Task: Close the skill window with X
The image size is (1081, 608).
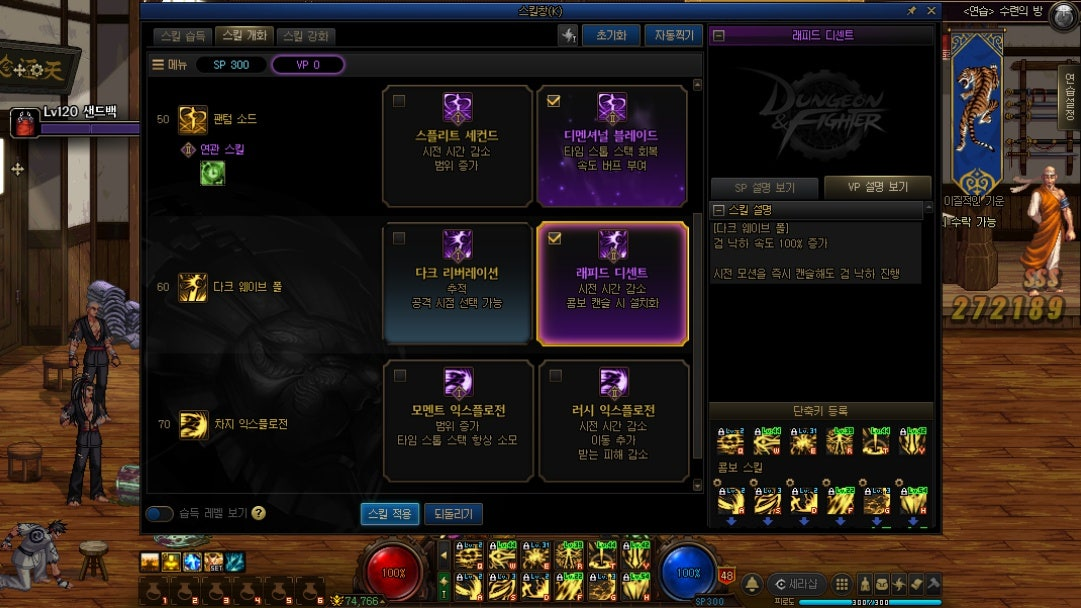Action: (931, 11)
